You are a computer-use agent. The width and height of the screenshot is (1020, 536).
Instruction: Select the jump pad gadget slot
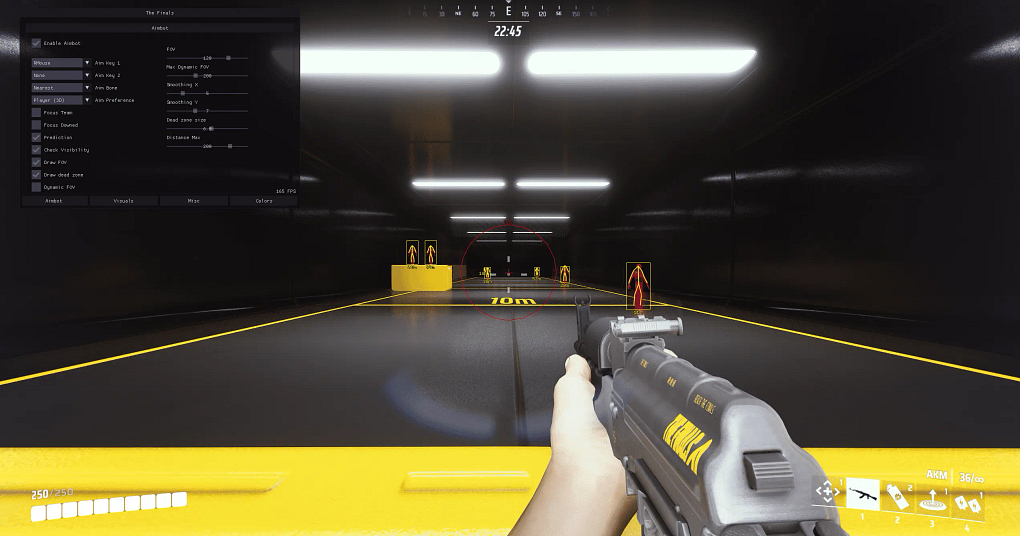point(932,496)
